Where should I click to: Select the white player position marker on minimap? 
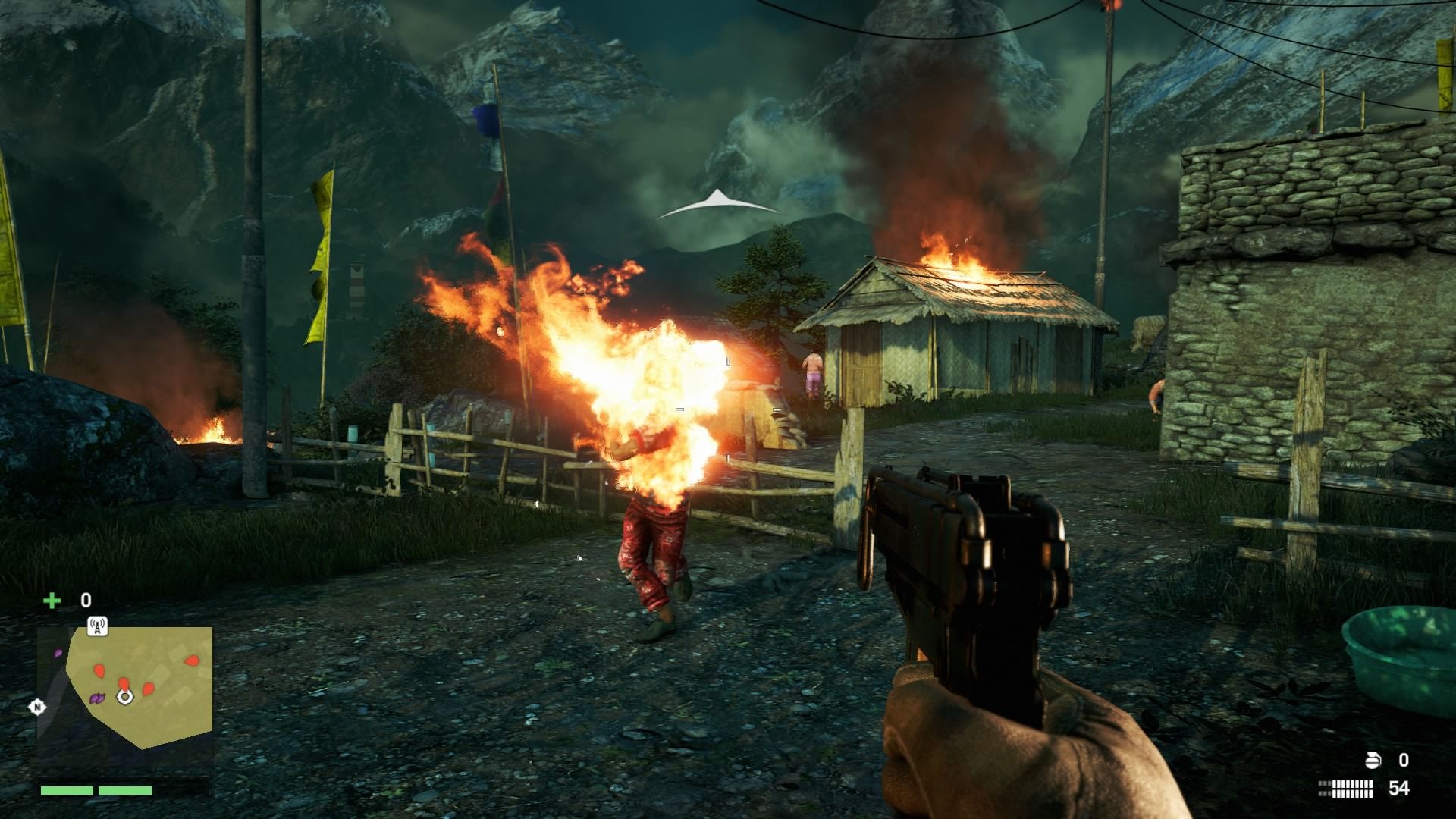click(125, 696)
